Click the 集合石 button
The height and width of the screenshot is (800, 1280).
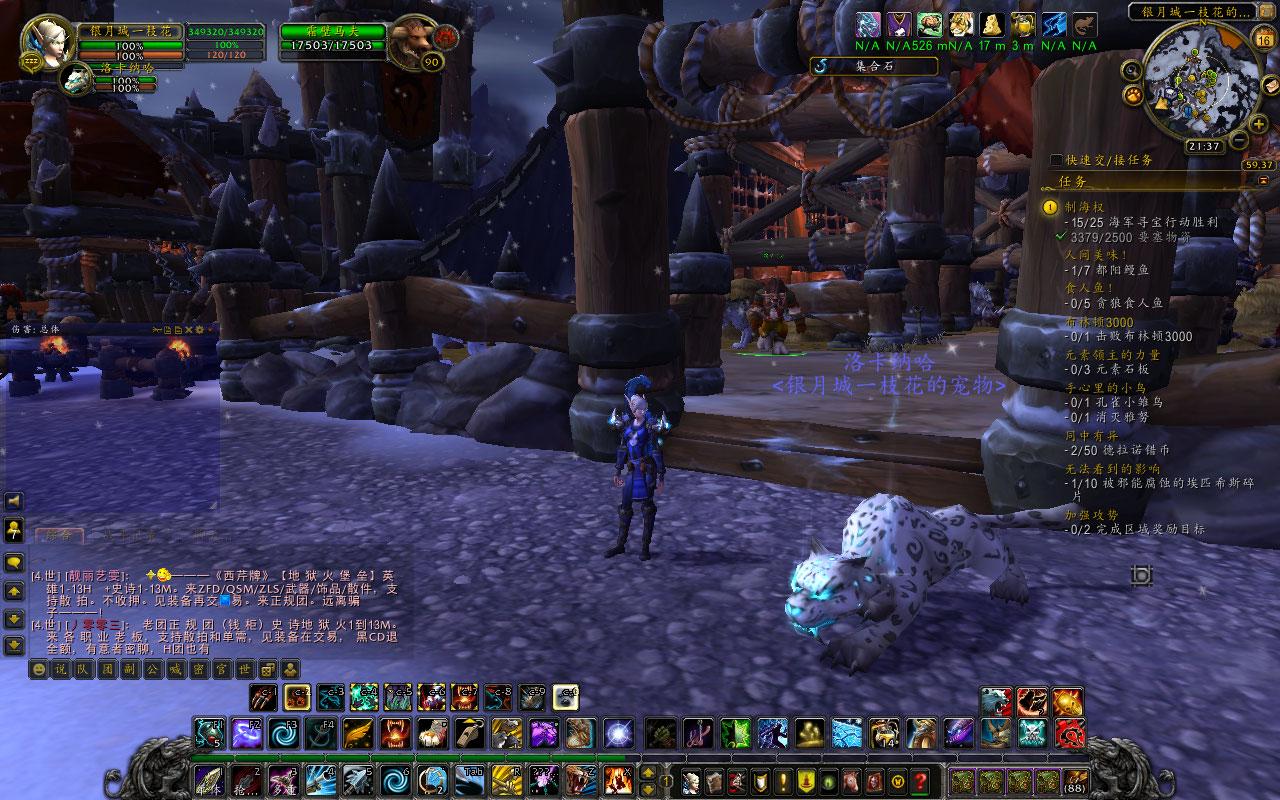(x=873, y=66)
